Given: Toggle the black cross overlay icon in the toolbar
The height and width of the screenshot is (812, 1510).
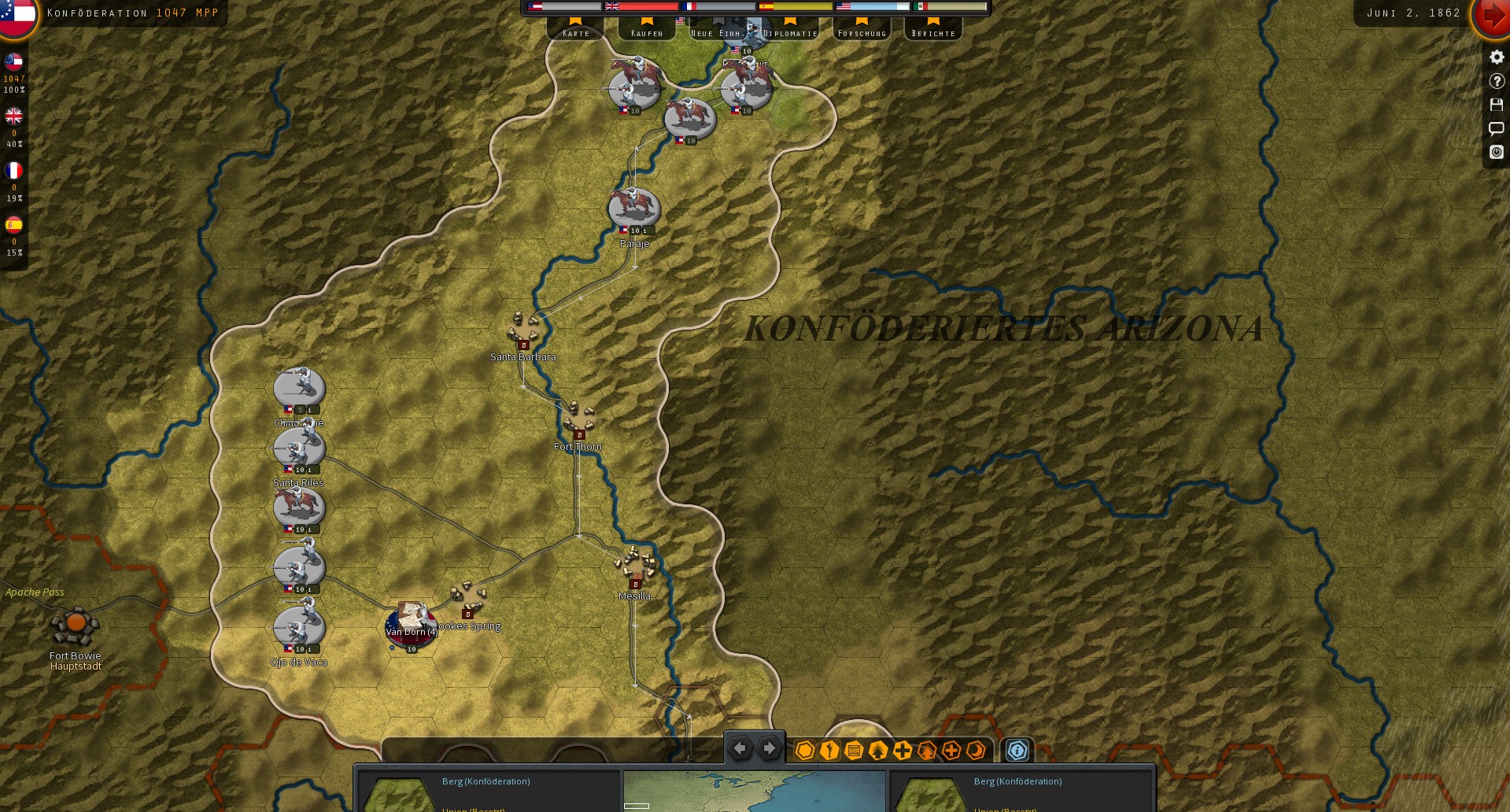Looking at the screenshot, I should point(903,750).
